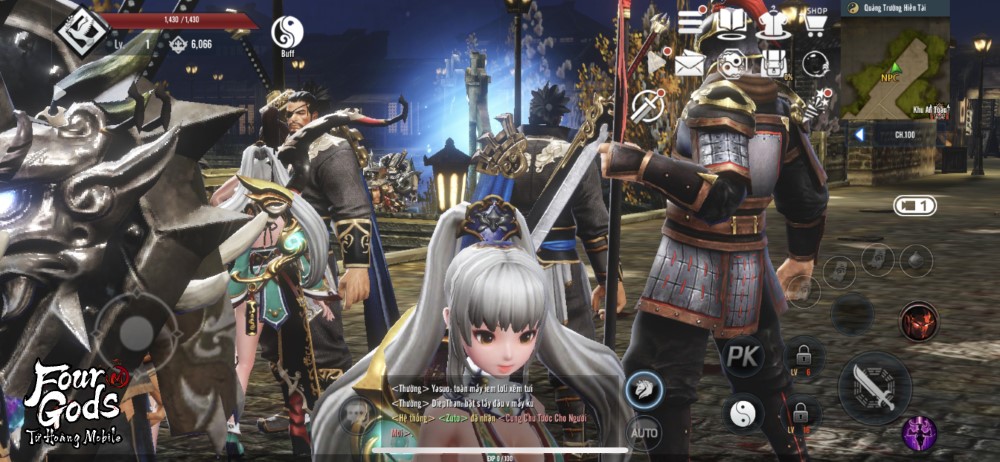Image resolution: width=1000 pixels, height=462 pixels.
Task: Use the sword basic attack
Action: pyautogui.click(x=874, y=387)
